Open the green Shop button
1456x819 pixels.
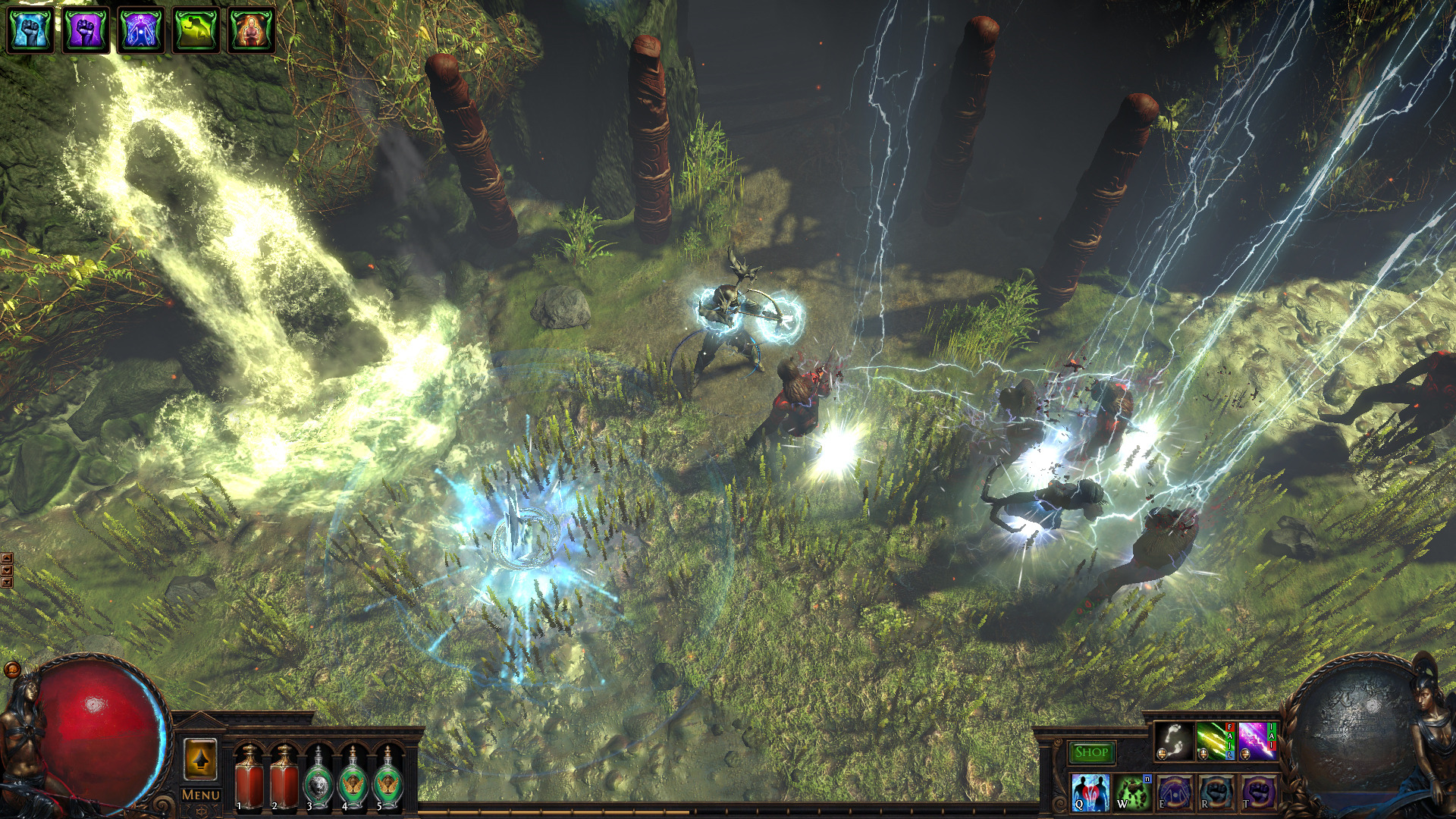[1091, 752]
